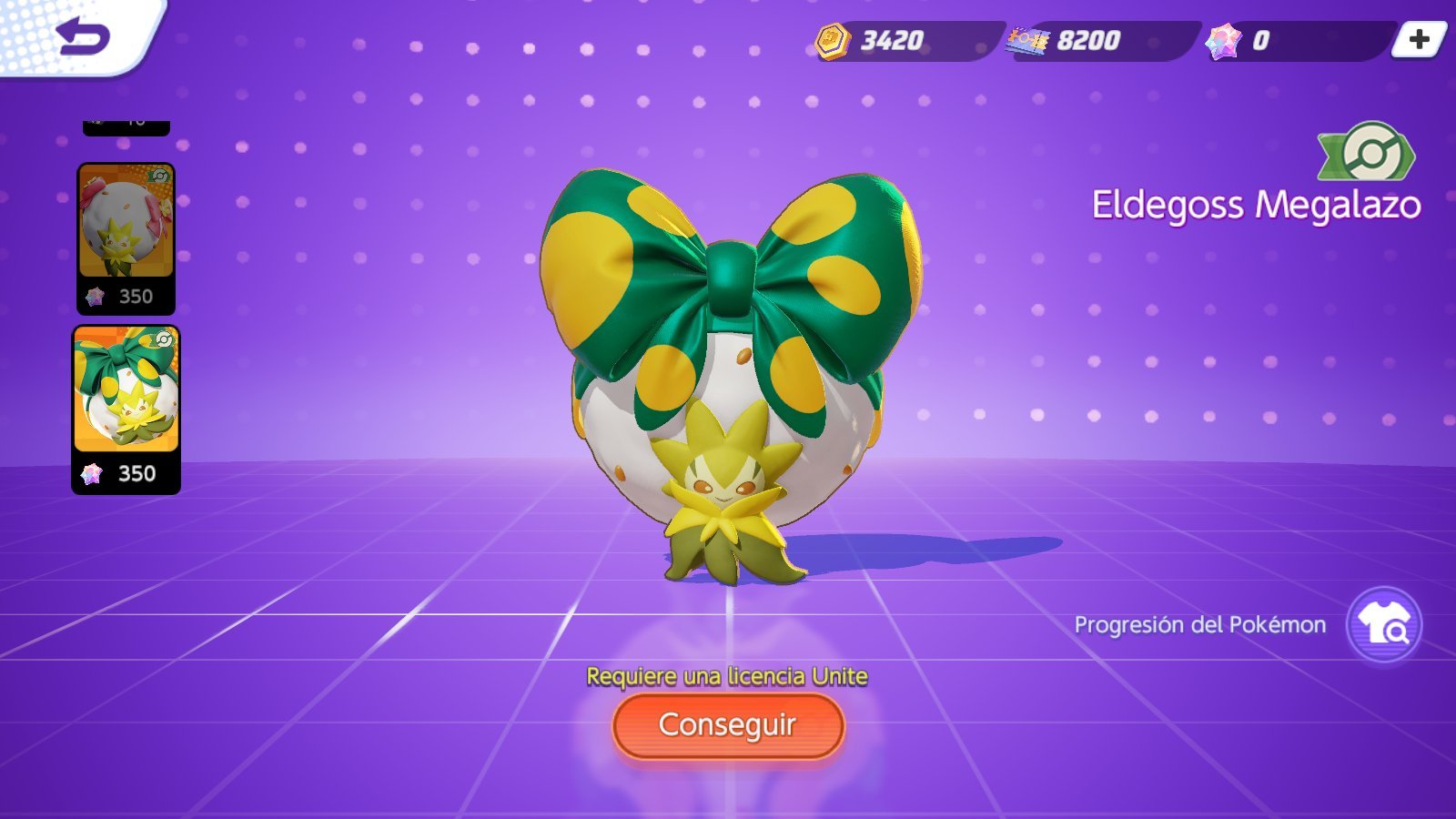The image size is (1456, 819).
Task: Select the pink bow Eldegoss holowear thumbnail
Action: [126, 237]
